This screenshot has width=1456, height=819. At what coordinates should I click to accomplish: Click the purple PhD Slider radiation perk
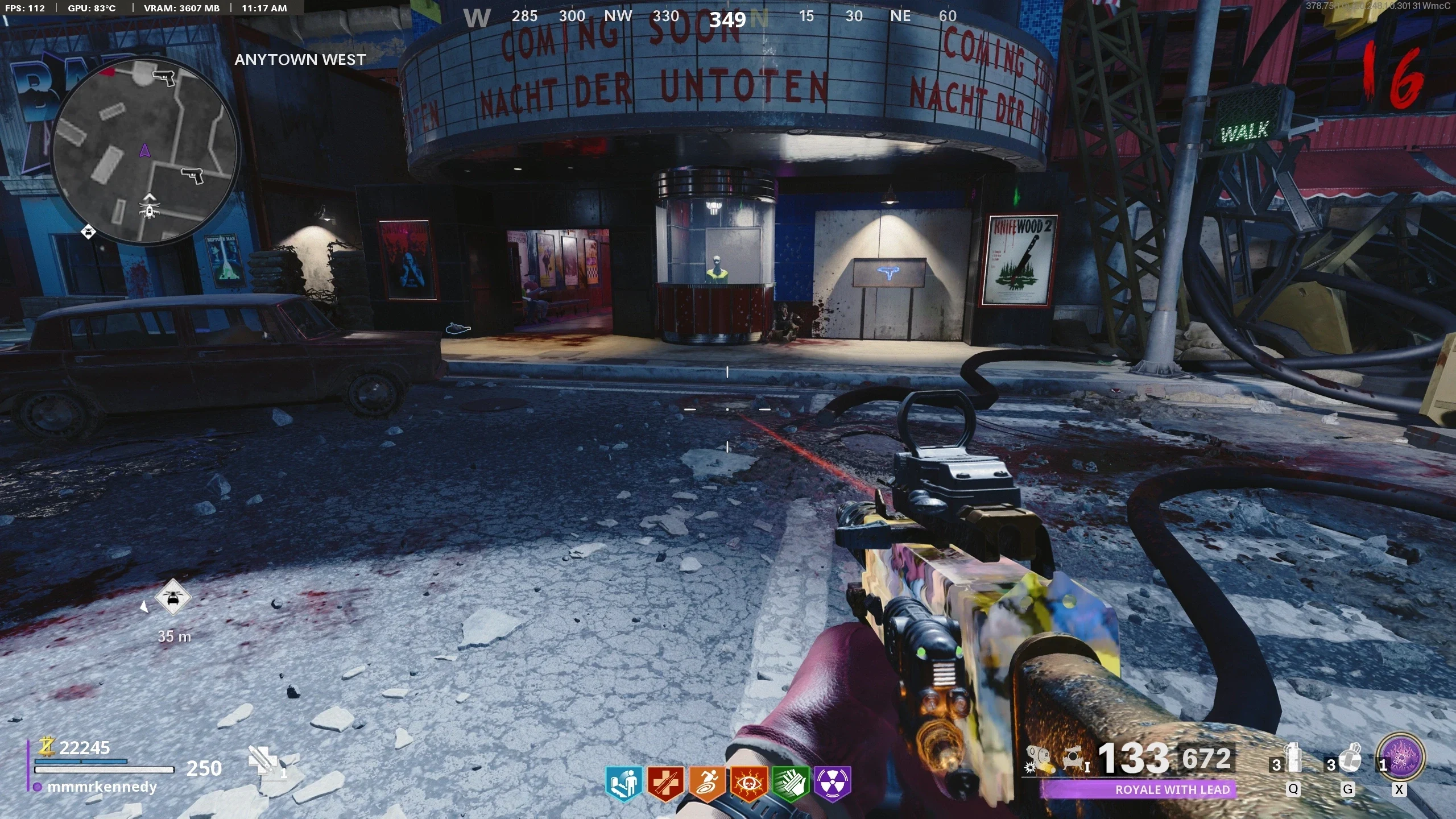point(832,784)
